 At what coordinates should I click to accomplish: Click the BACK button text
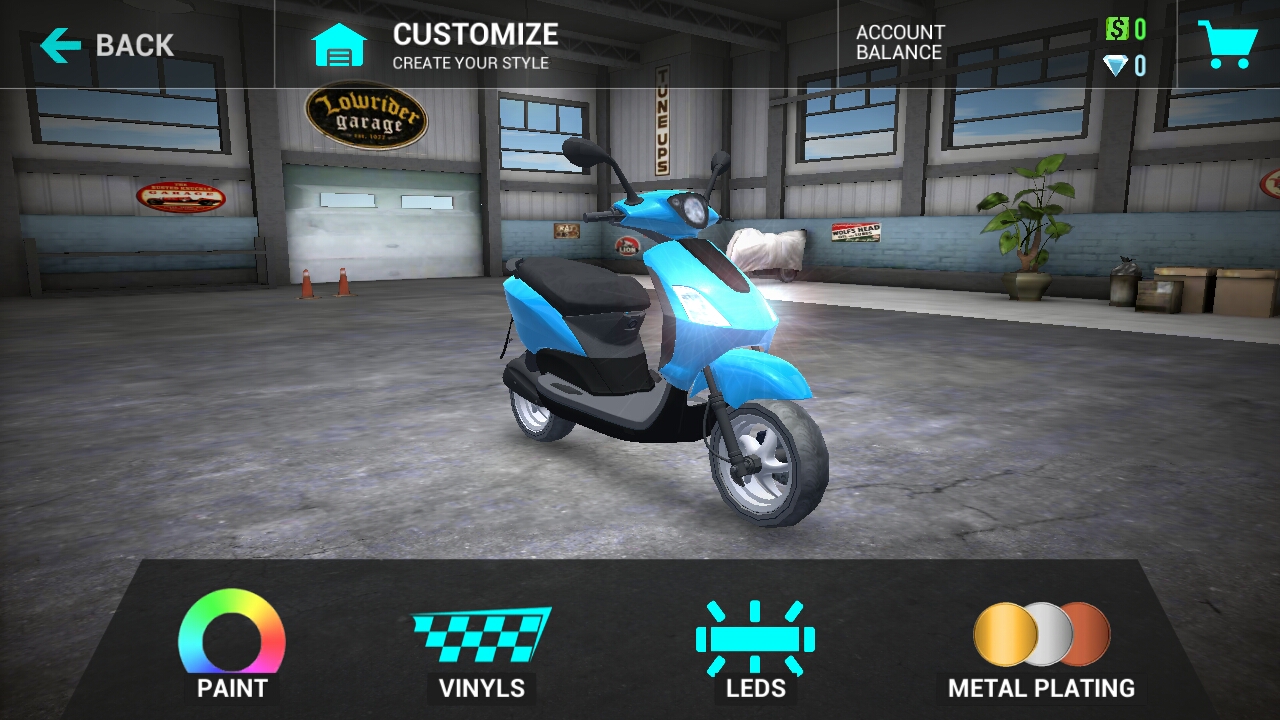click(x=133, y=42)
